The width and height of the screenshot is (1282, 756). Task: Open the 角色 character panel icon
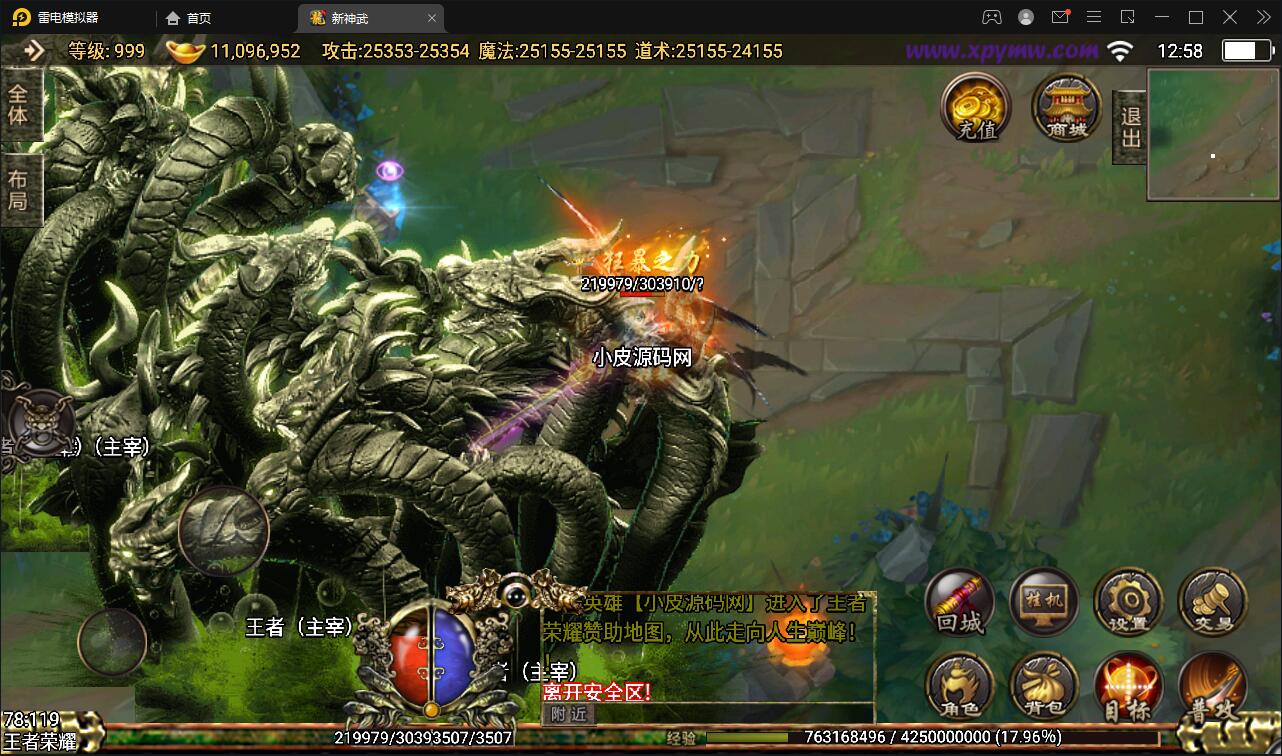pos(959,686)
